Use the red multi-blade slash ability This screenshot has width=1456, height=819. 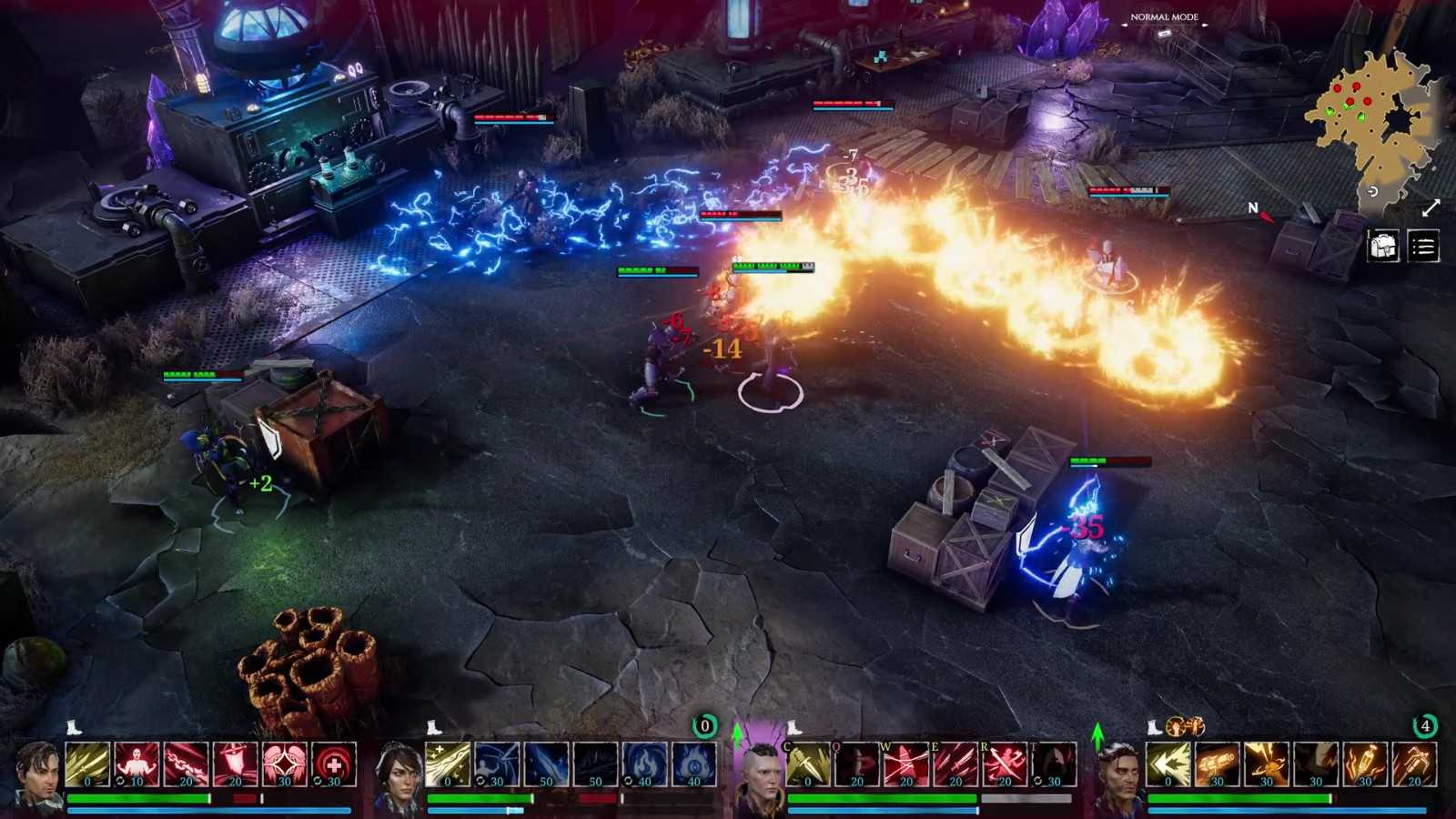(x=955, y=763)
